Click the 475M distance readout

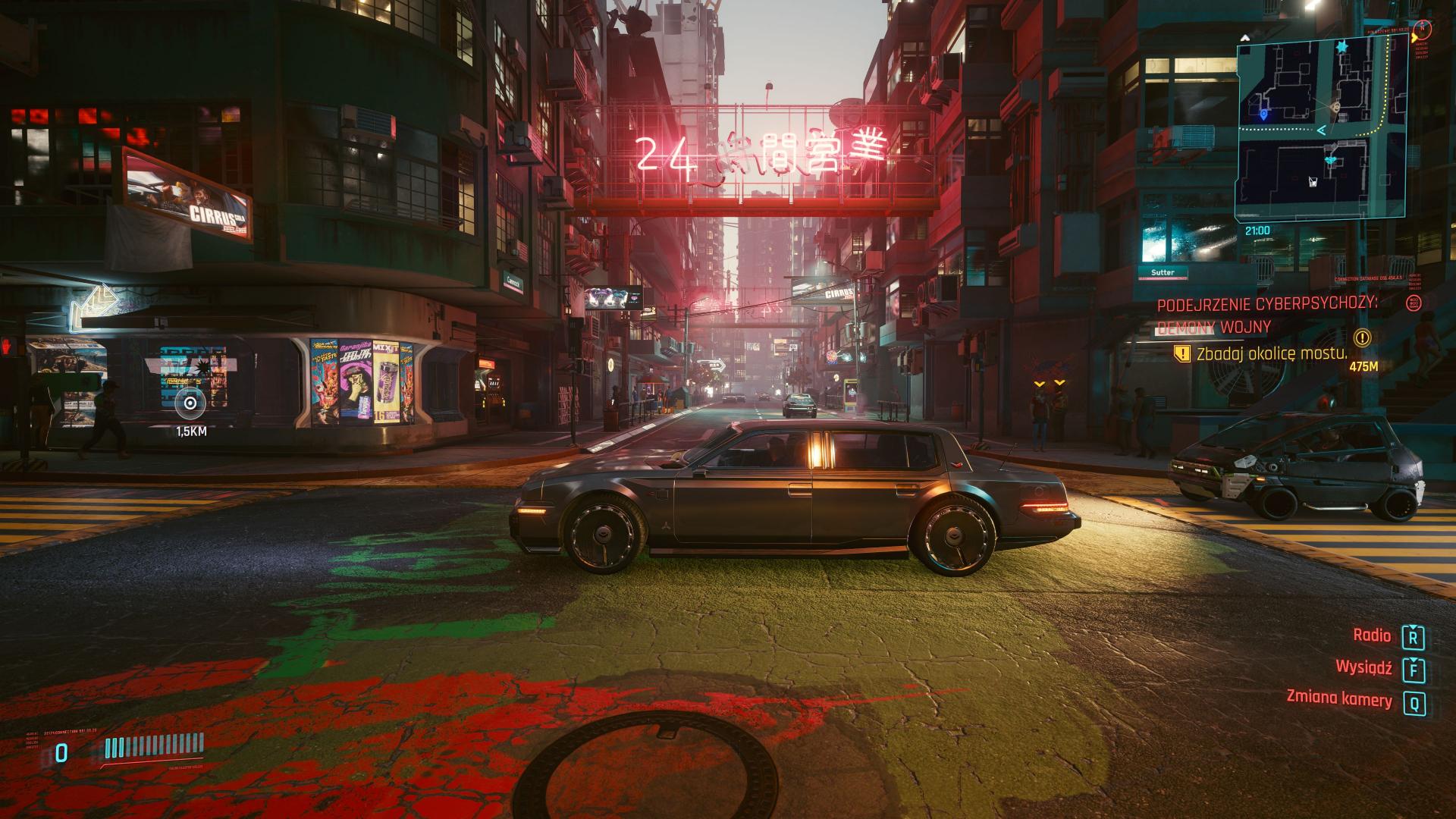pos(1364,367)
